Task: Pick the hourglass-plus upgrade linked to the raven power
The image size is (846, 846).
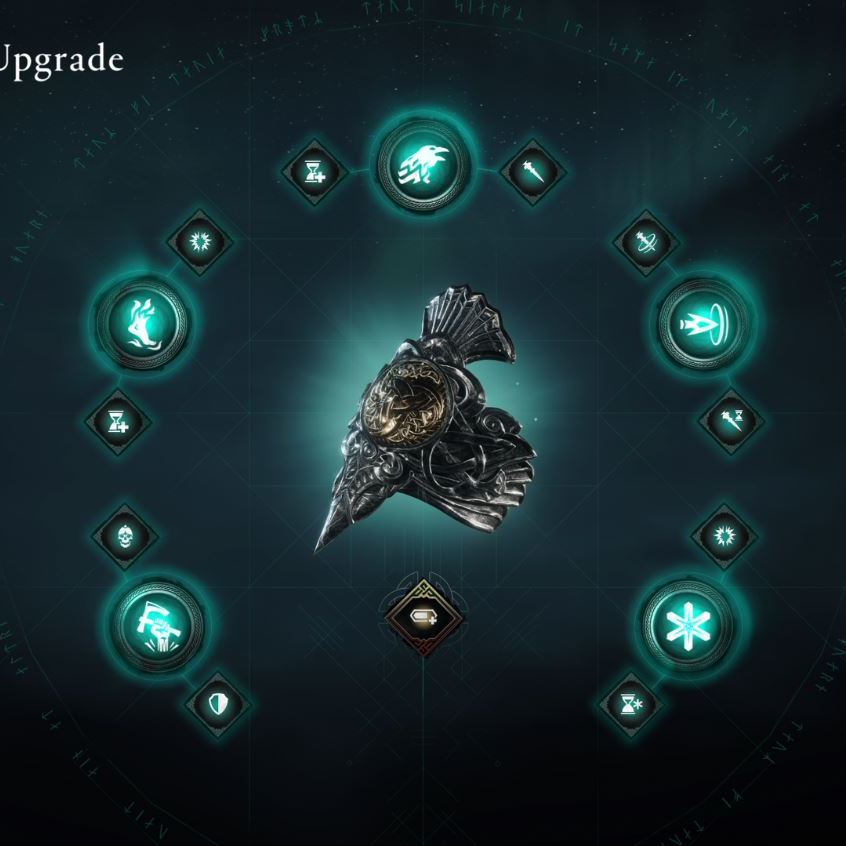Action: (313, 172)
